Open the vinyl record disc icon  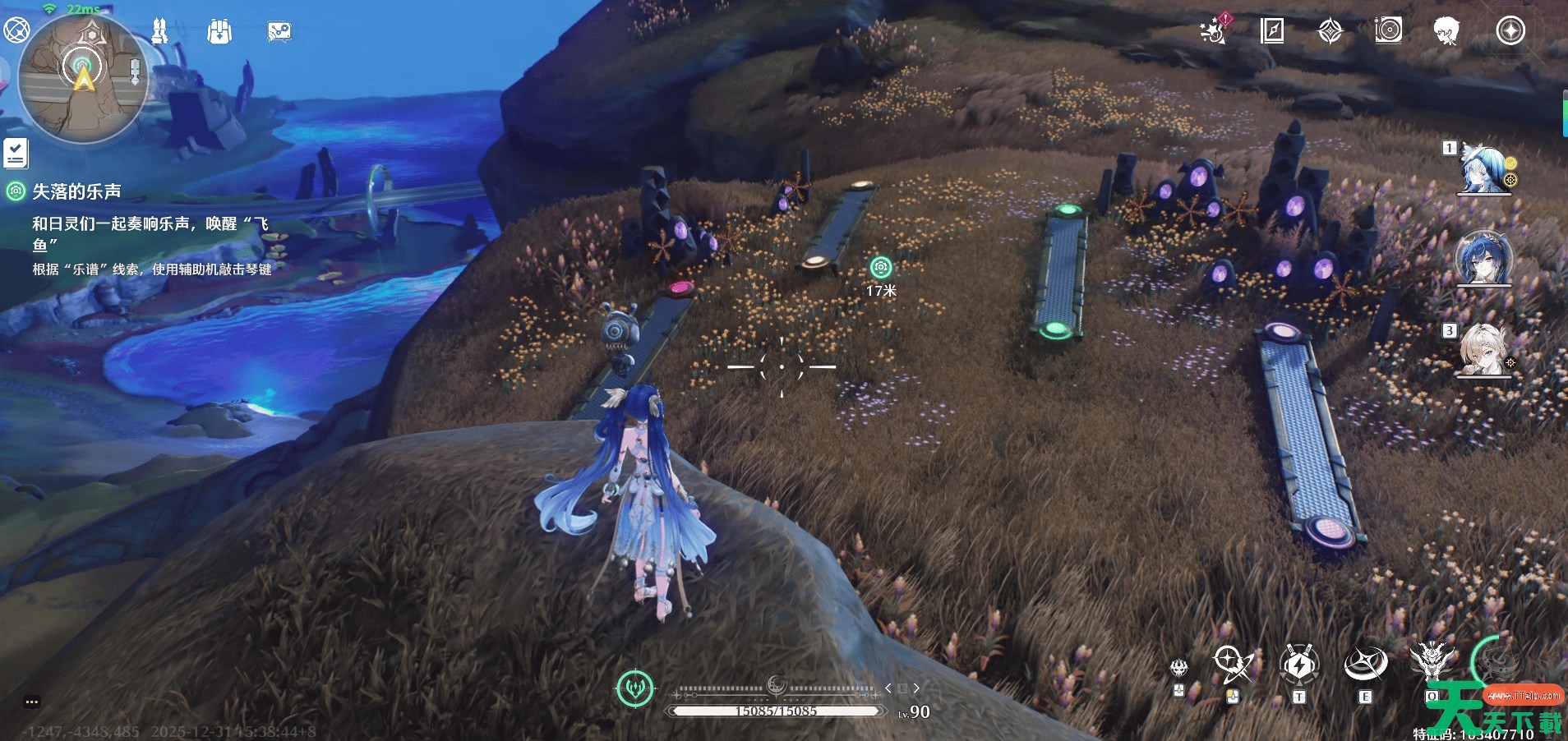coord(1388,30)
